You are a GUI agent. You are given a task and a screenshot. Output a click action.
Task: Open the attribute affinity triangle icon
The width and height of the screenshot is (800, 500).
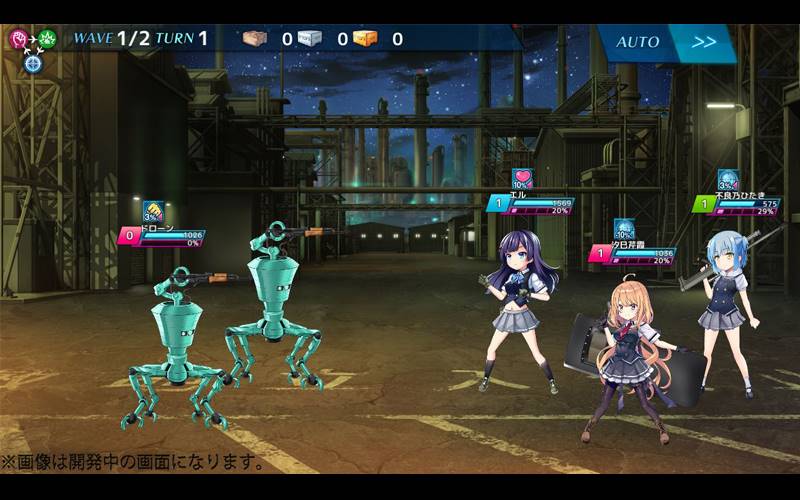tap(33, 47)
